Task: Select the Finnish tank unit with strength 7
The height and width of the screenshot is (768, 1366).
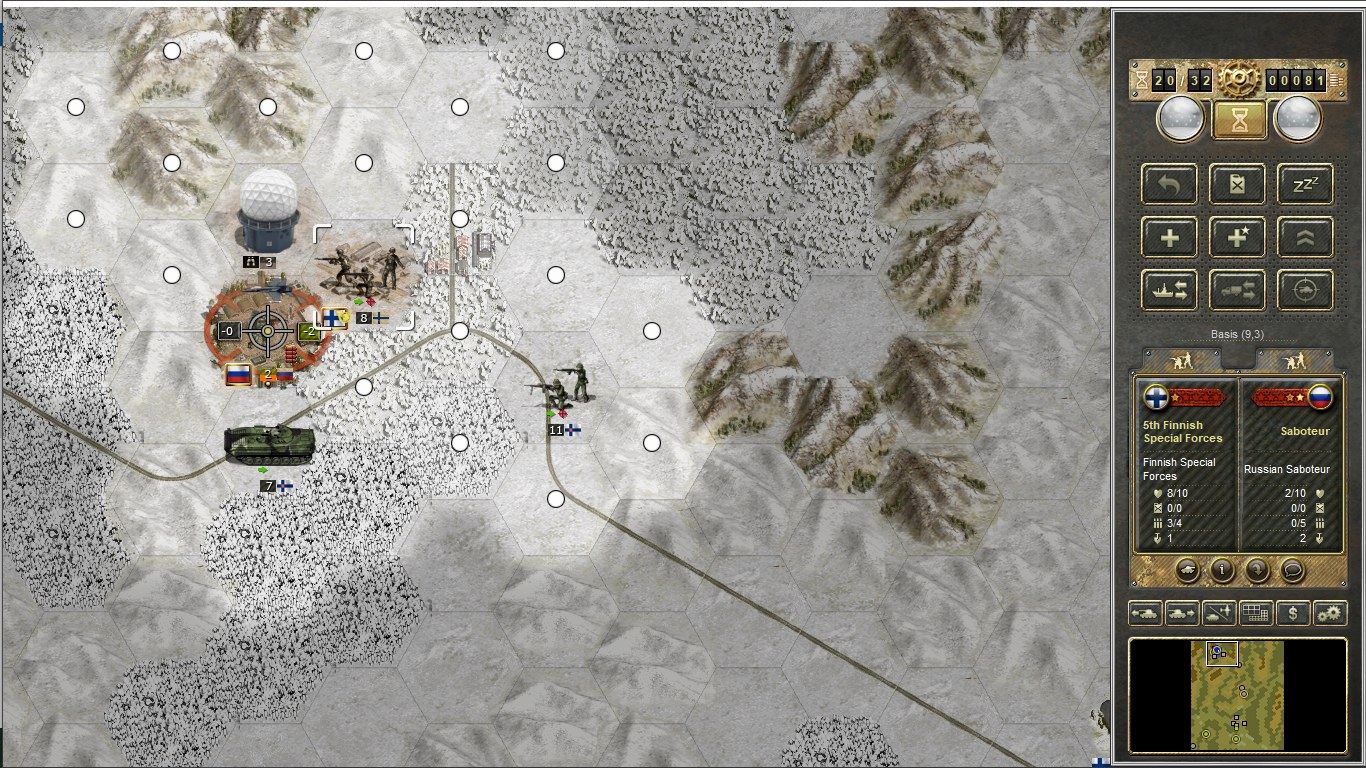Action: pyautogui.click(x=268, y=443)
